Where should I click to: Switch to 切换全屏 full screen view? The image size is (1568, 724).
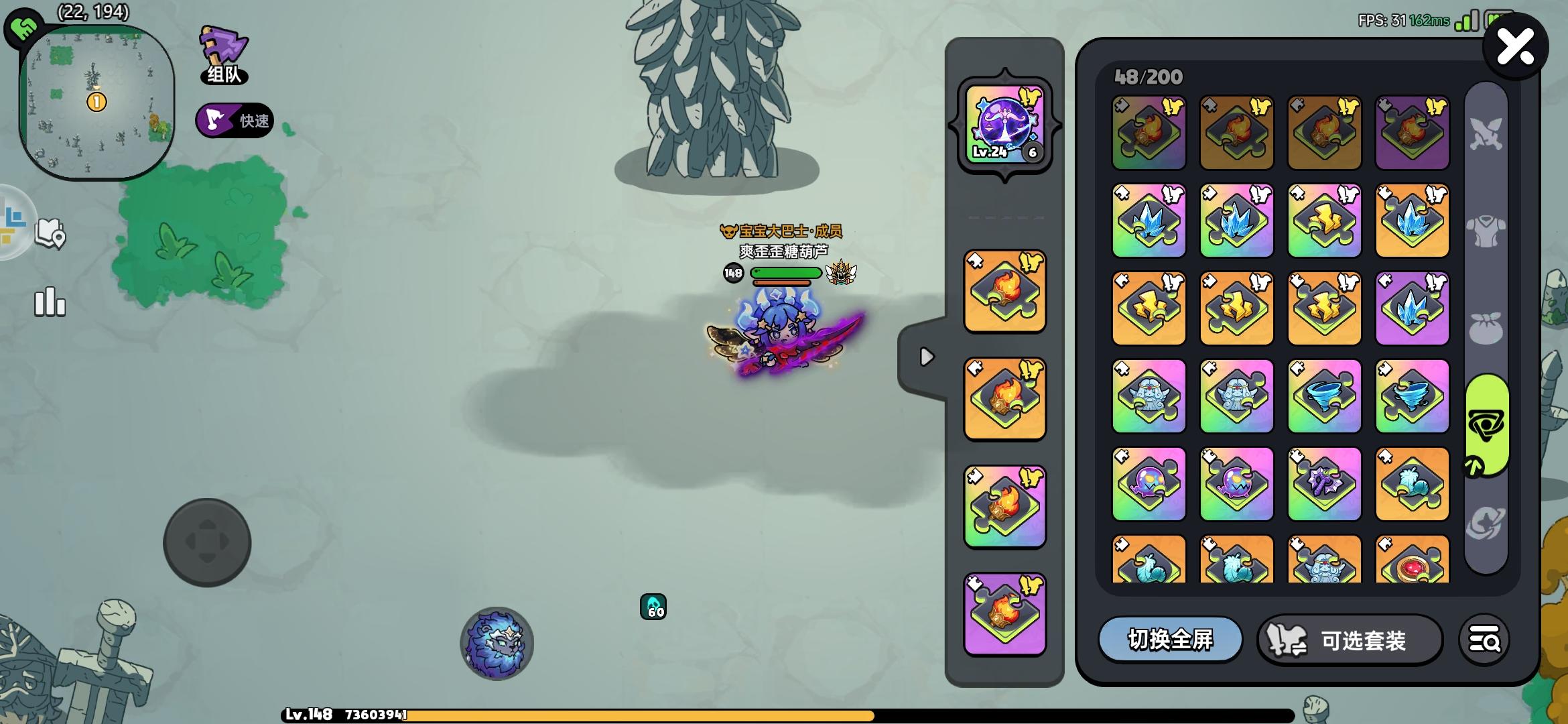[x=1171, y=640]
